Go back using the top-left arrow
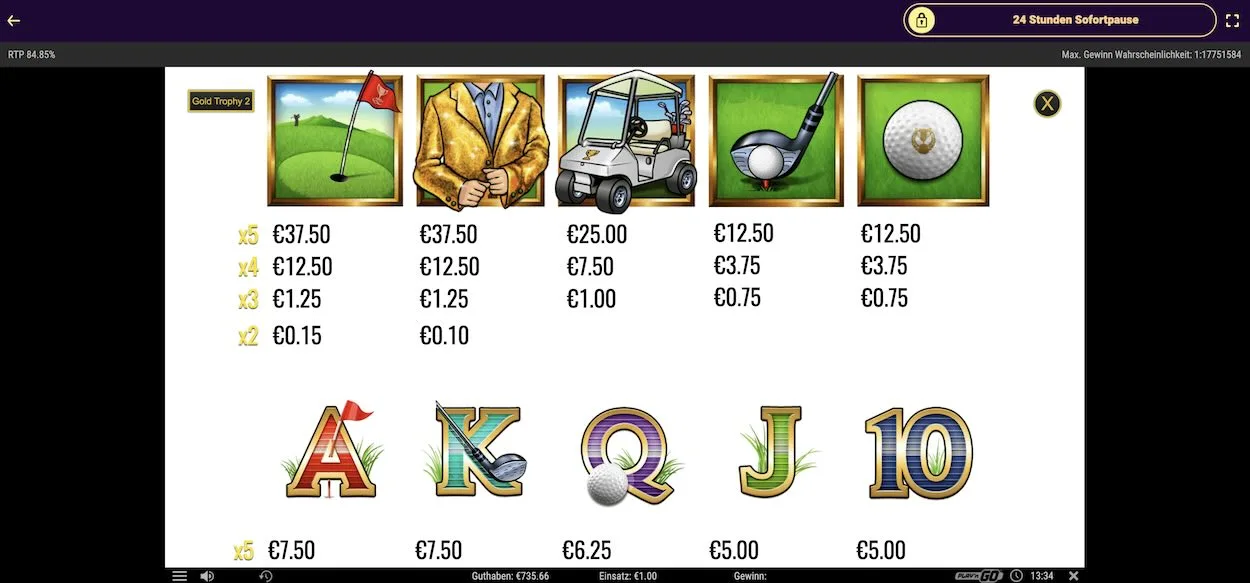The image size is (1250, 583). pyautogui.click(x=14, y=20)
